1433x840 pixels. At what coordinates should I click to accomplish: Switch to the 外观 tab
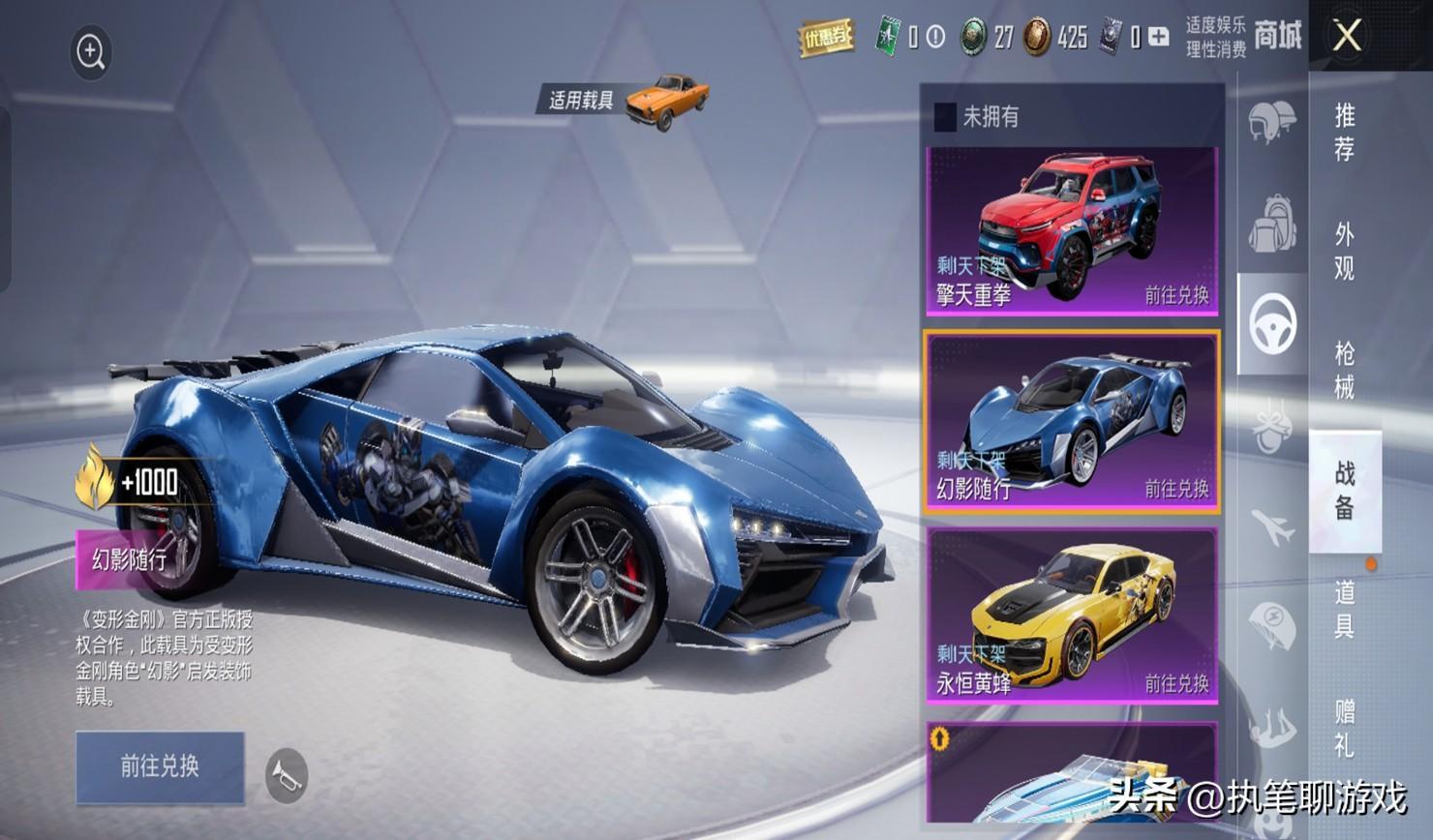(x=1344, y=251)
